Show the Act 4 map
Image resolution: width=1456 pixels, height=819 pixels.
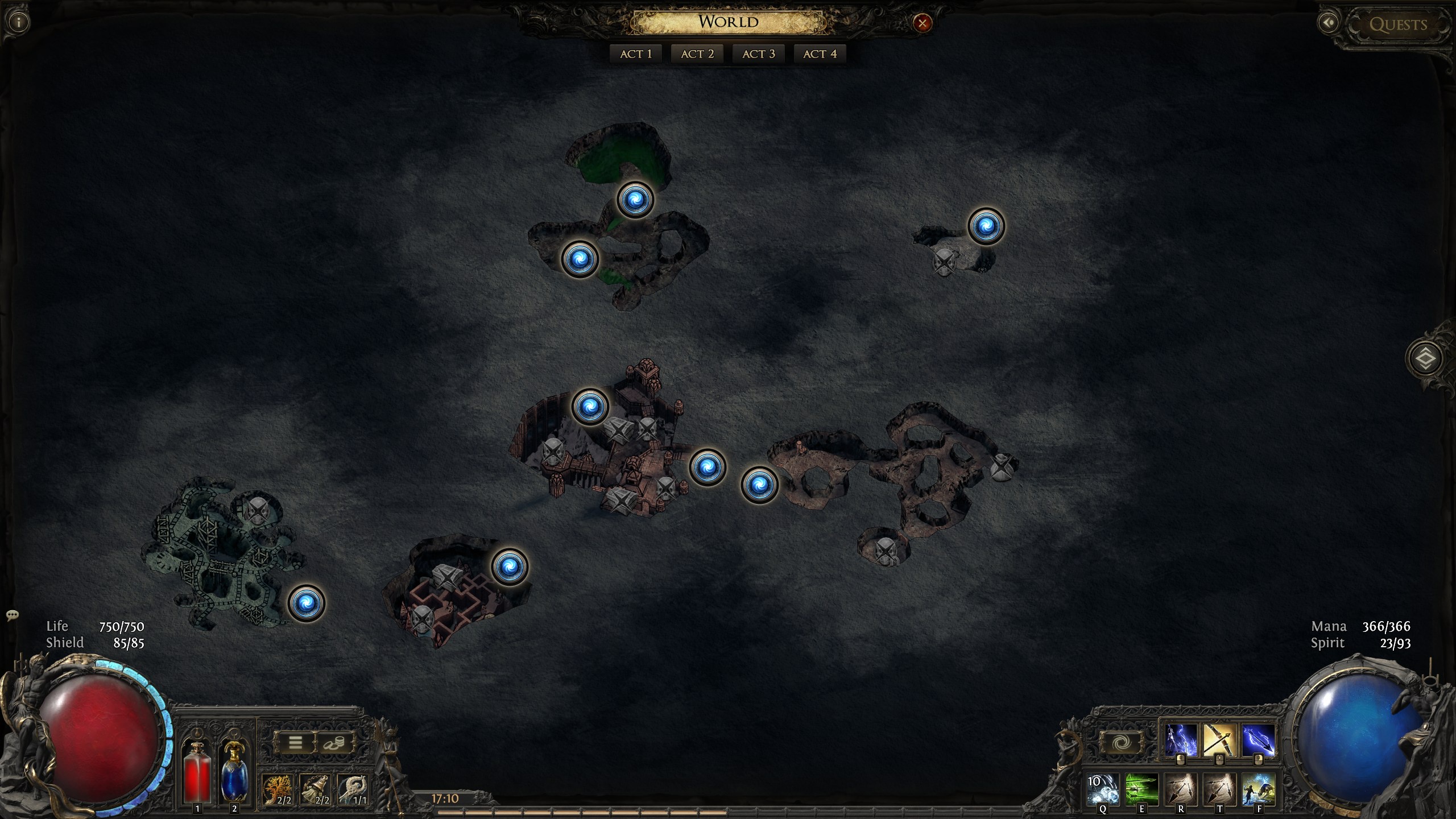(x=820, y=54)
